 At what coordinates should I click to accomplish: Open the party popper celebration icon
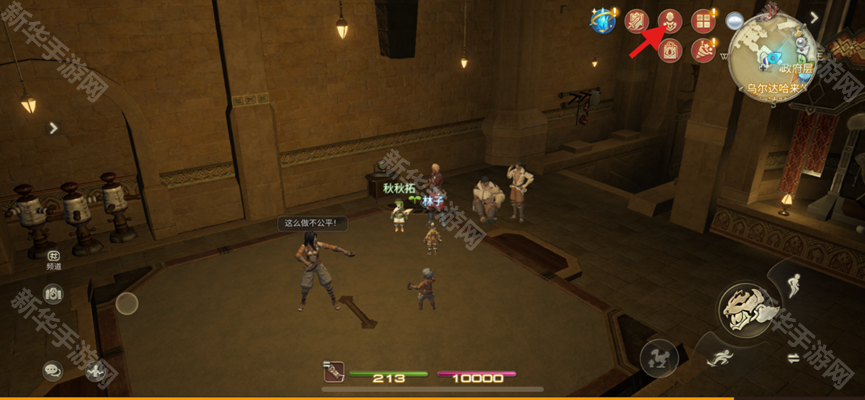pos(704,50)
